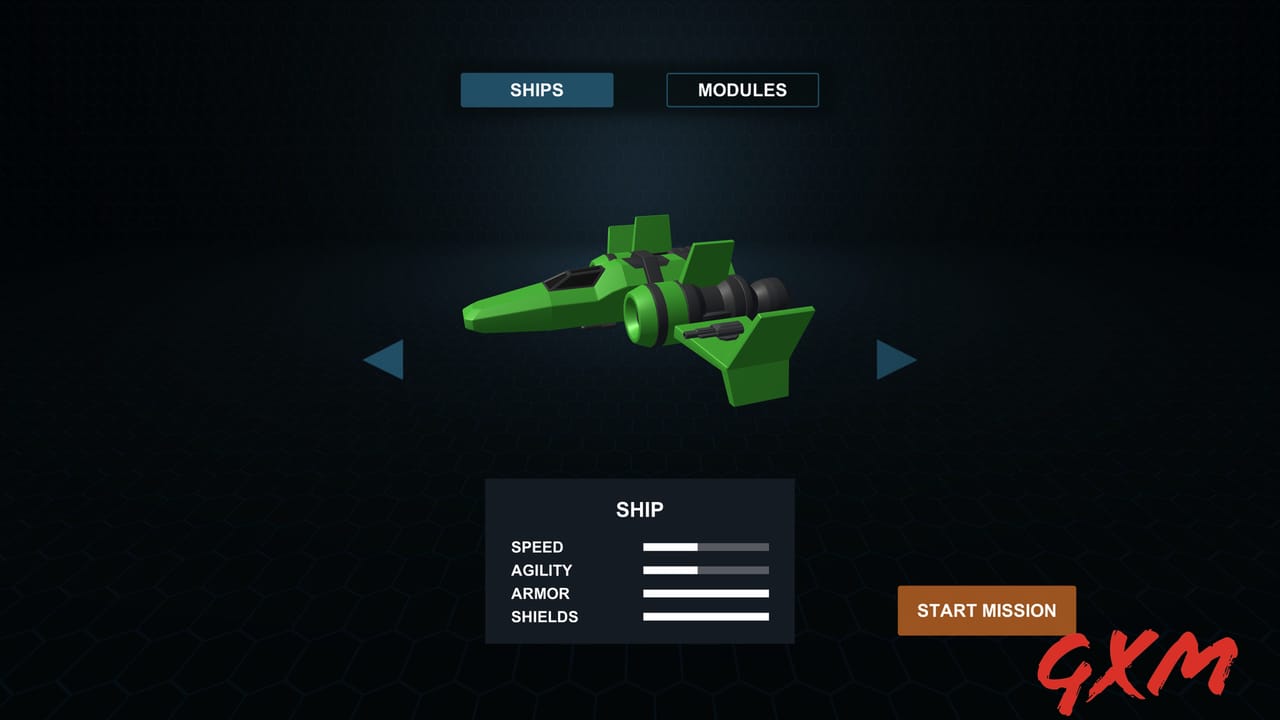Switch to the Ships tab

tap(537, 90)
